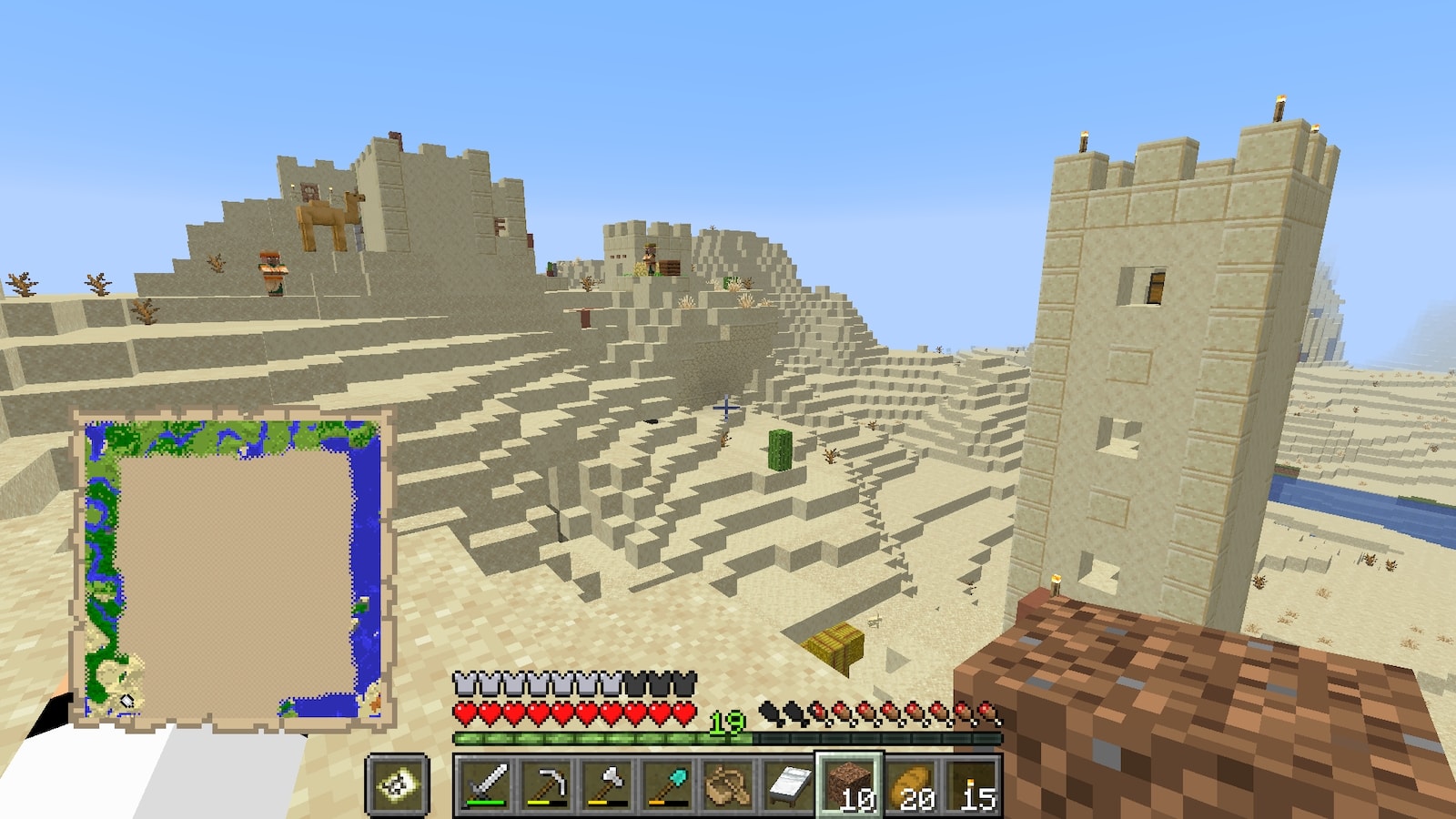Screen dimensions: 1456x819
Task: Select the bread stack slot
Action: point(910,784)
